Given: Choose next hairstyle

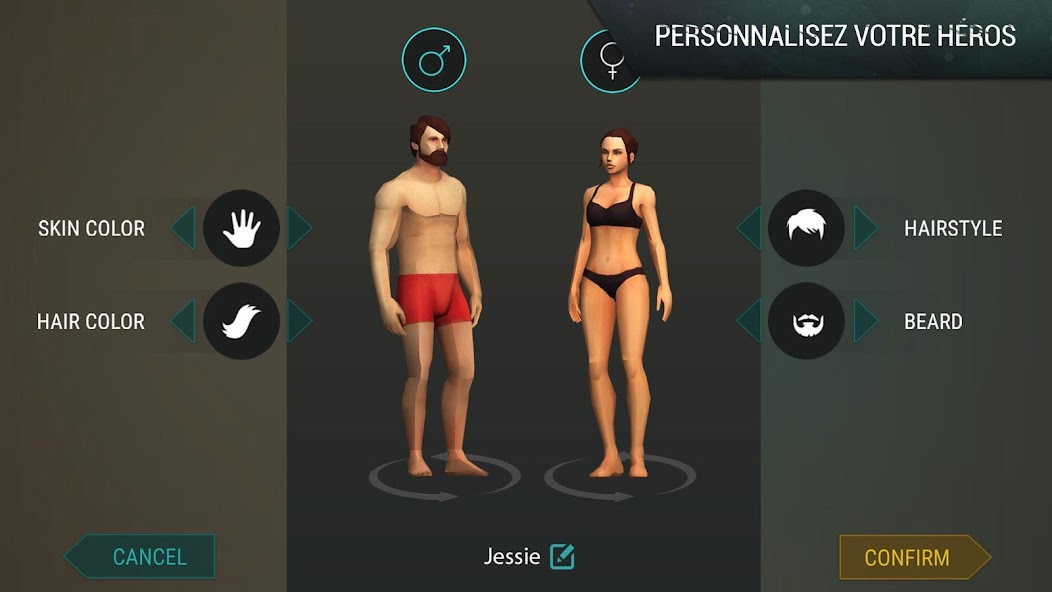Looking at the screenshot, I should click(x=865, y=228).
